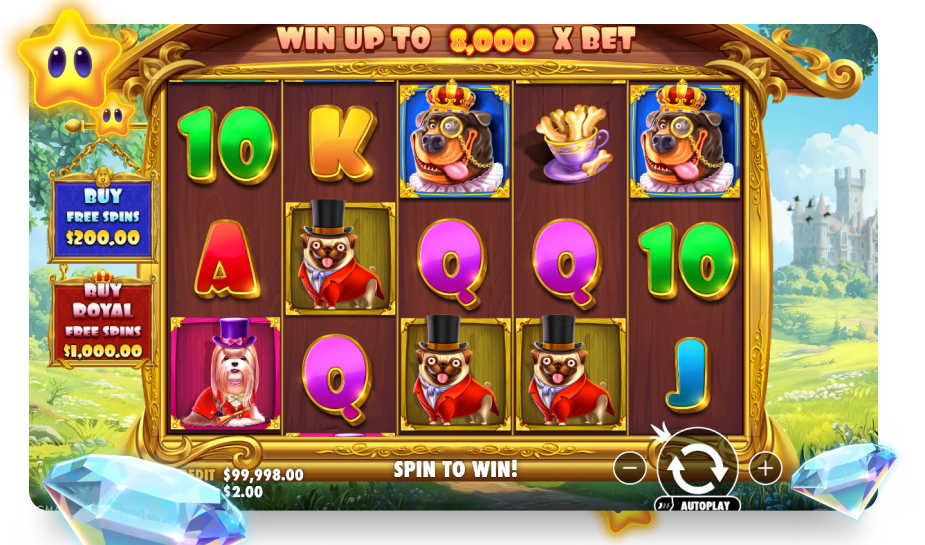The image size is (925, 545).
Task: Buy Free Spins for $200.00
Action: pos(102,217)
